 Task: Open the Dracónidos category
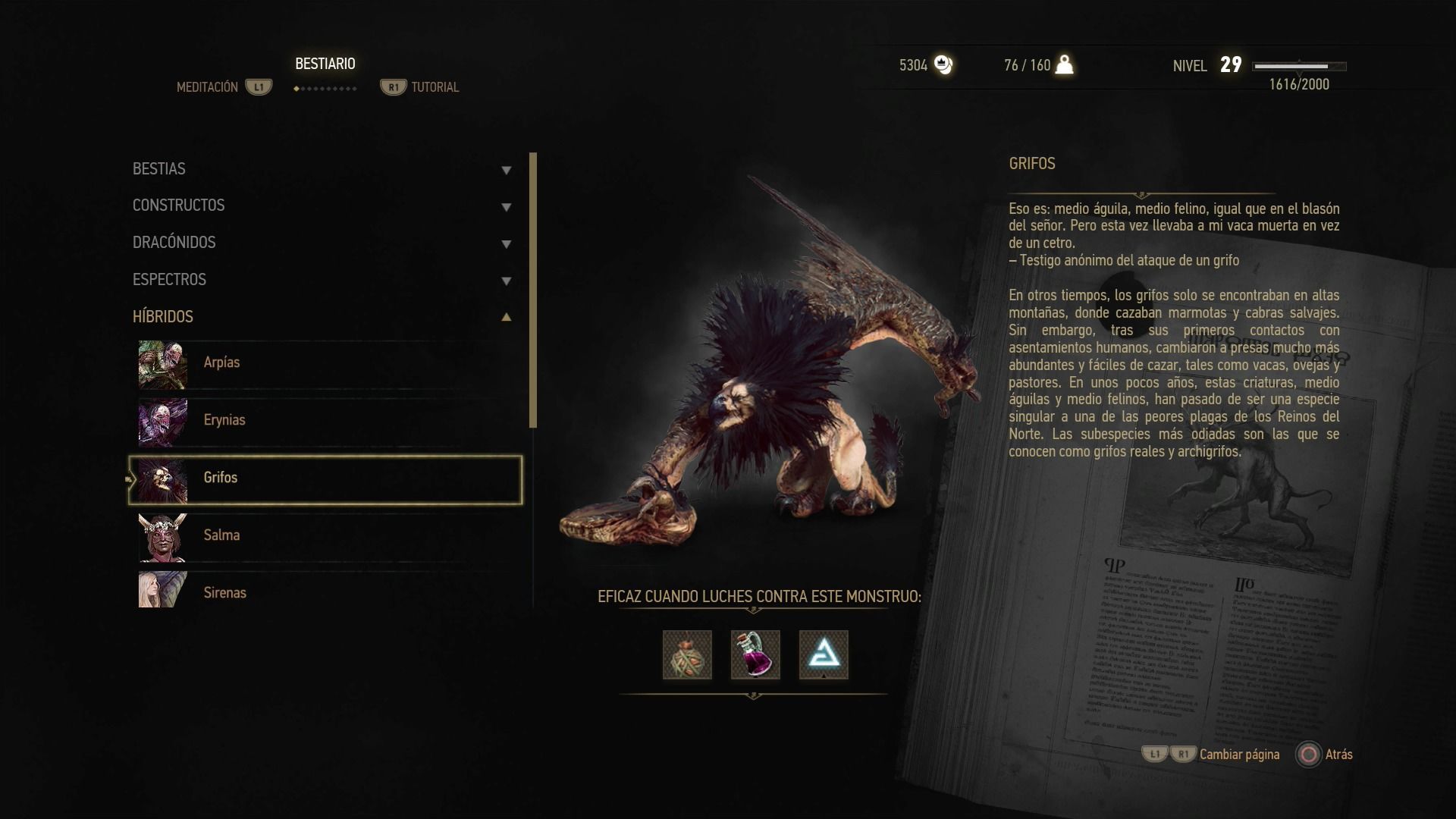pos(322,243)
